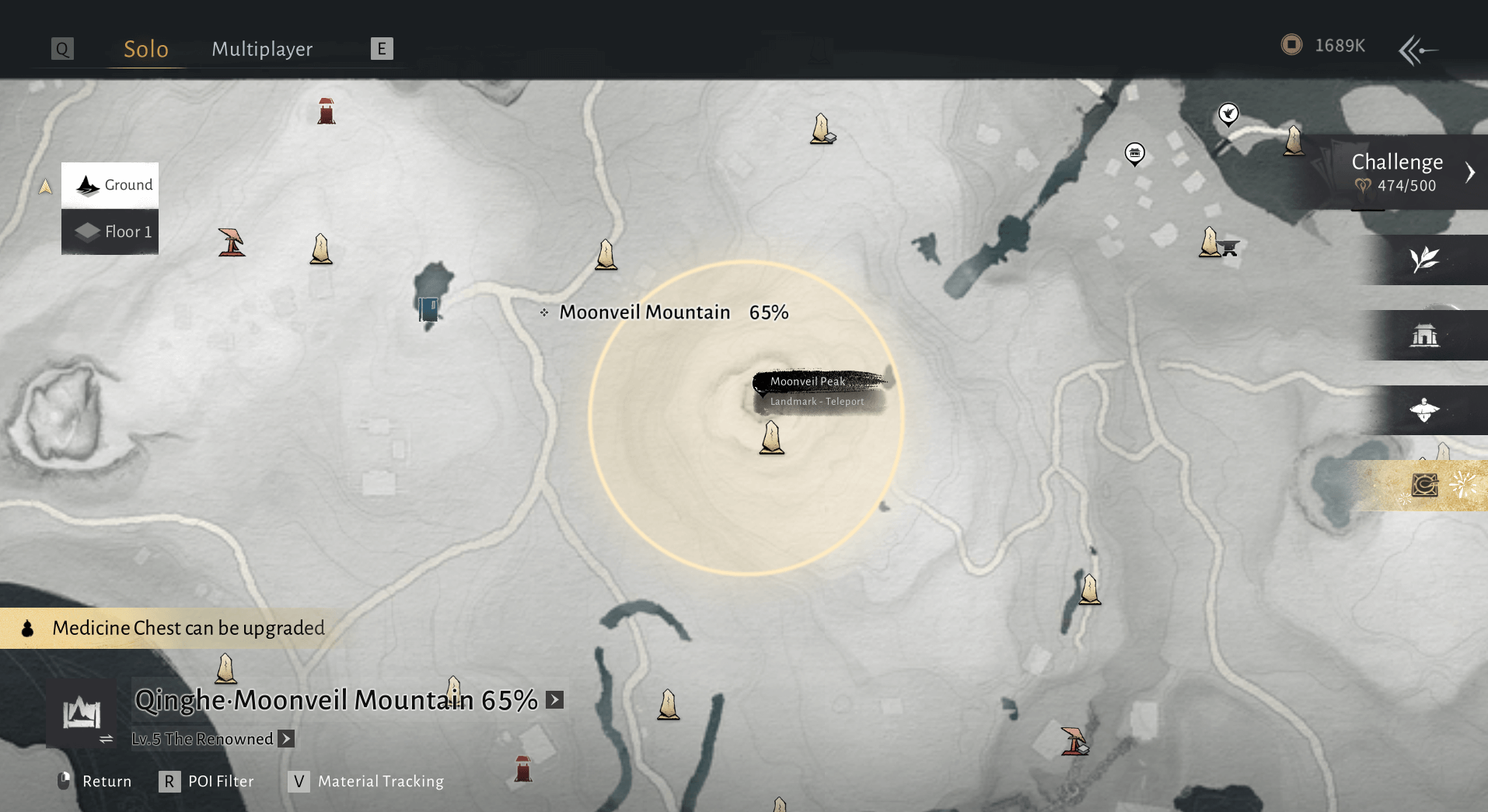
Task: Click the Return button
Action: (96, 781)
